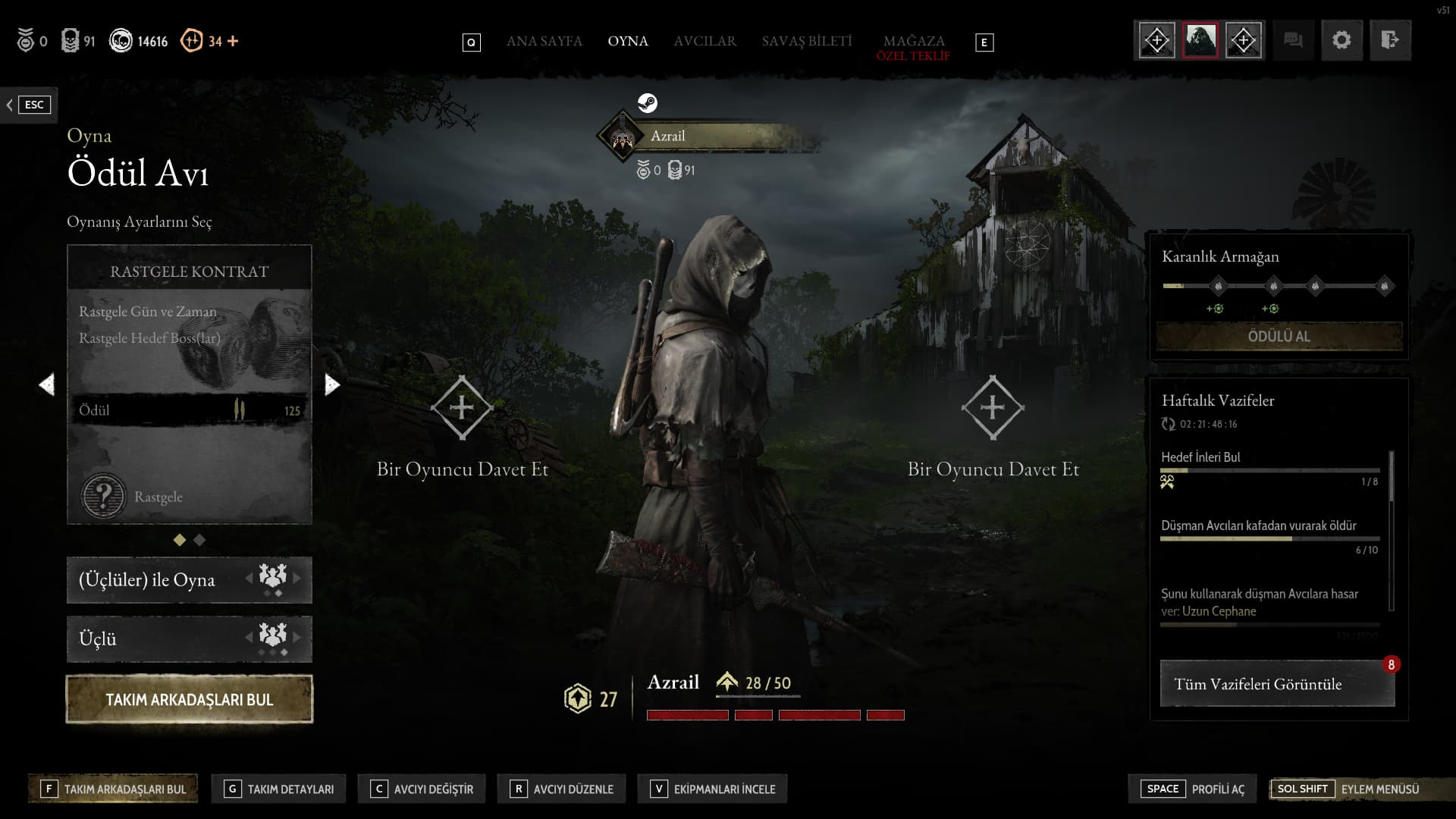Open the chat bubbles icon
The height and width of the screenshot is (819, 1456).
[x=1293, y=40]
